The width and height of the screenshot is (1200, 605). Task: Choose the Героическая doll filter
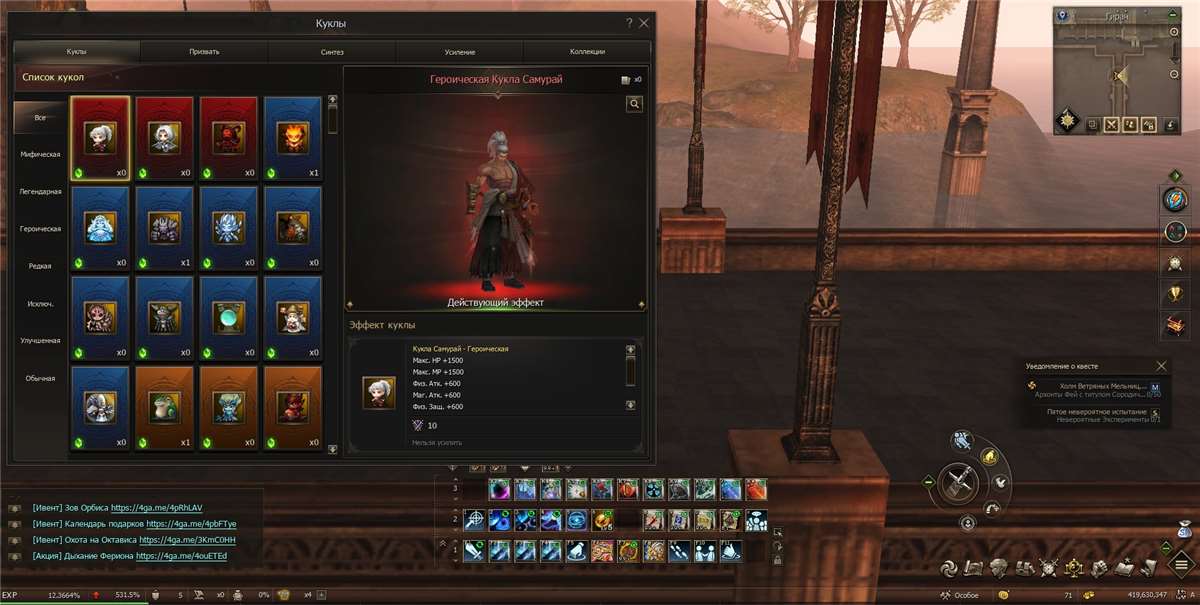(x=41, y=229)
